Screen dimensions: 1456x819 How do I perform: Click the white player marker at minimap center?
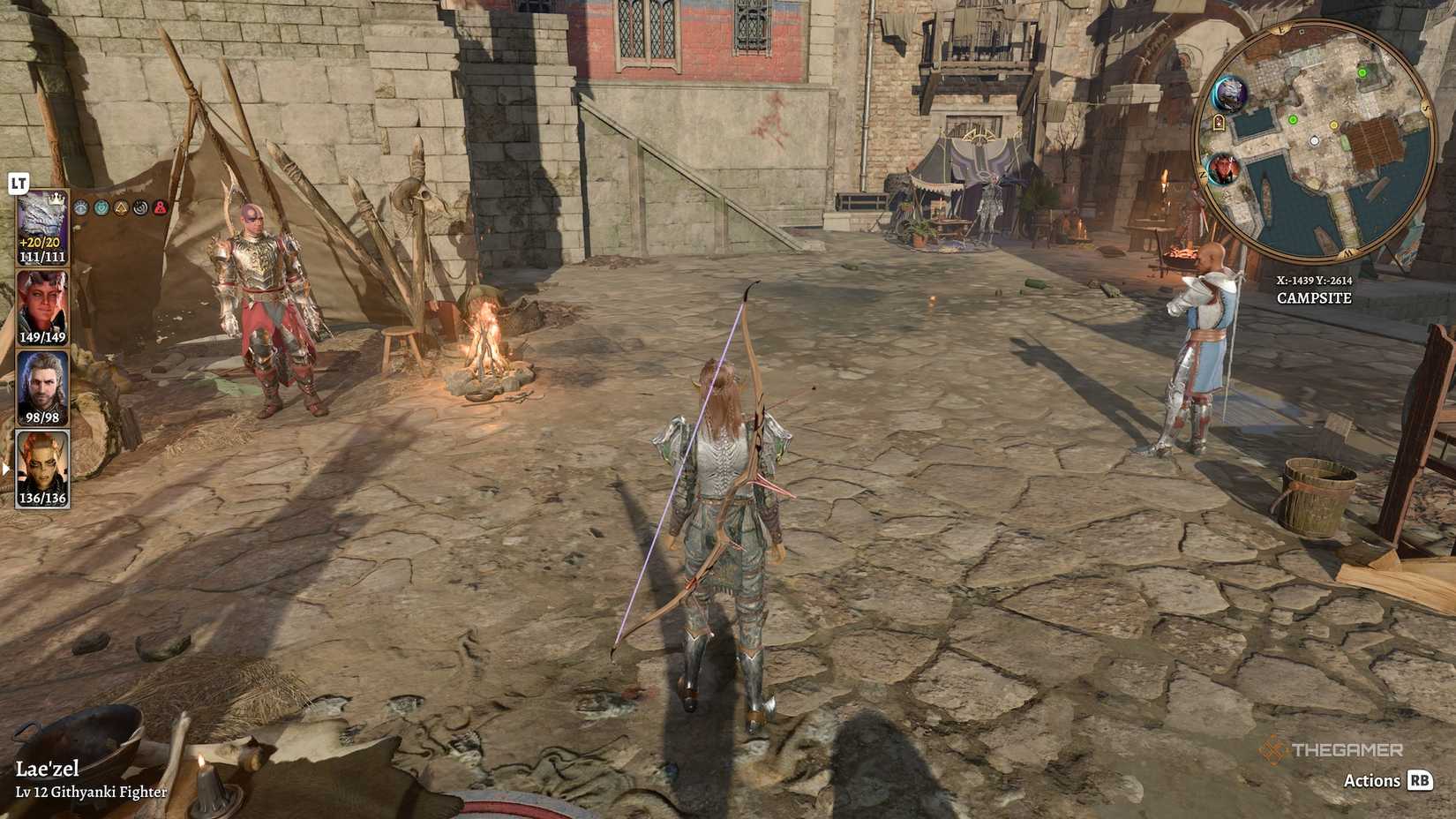pos(1313,140)
